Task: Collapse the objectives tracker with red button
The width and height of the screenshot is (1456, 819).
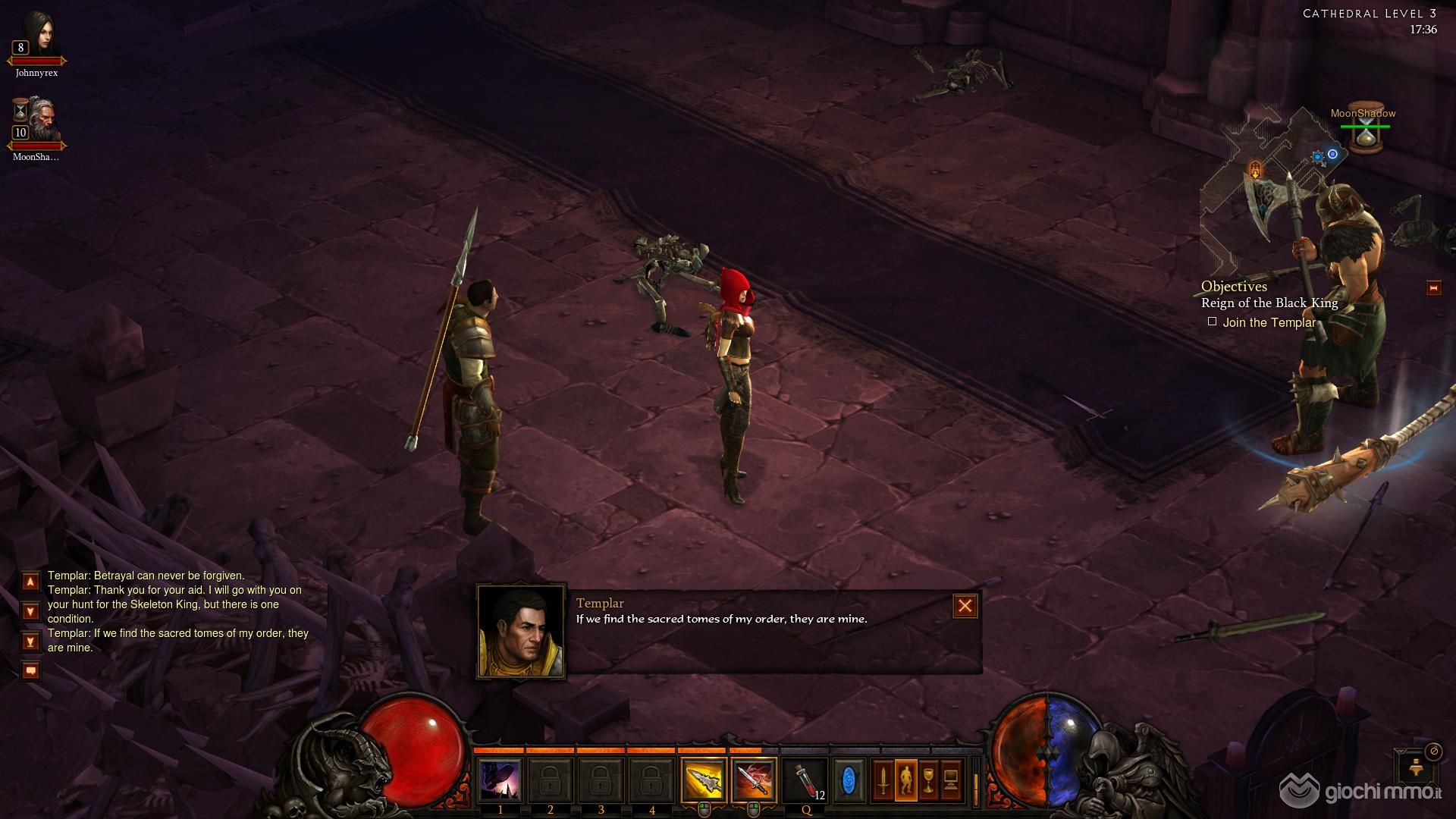Action: (1433, 288)
